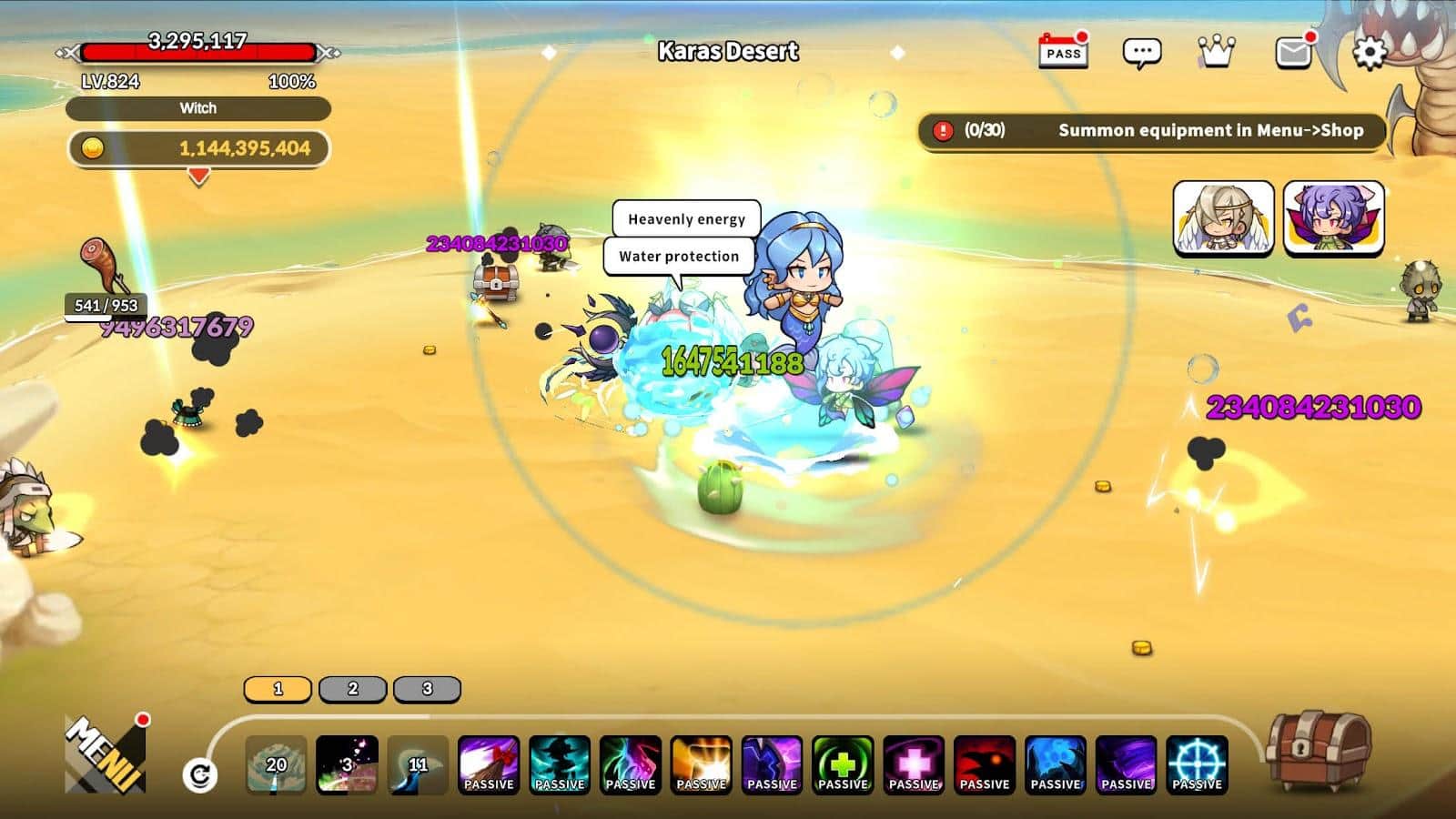Switch to skill preset tab 3
Image resolution: width=1456 pixels, height=819 pixels.
pos(427,689)
